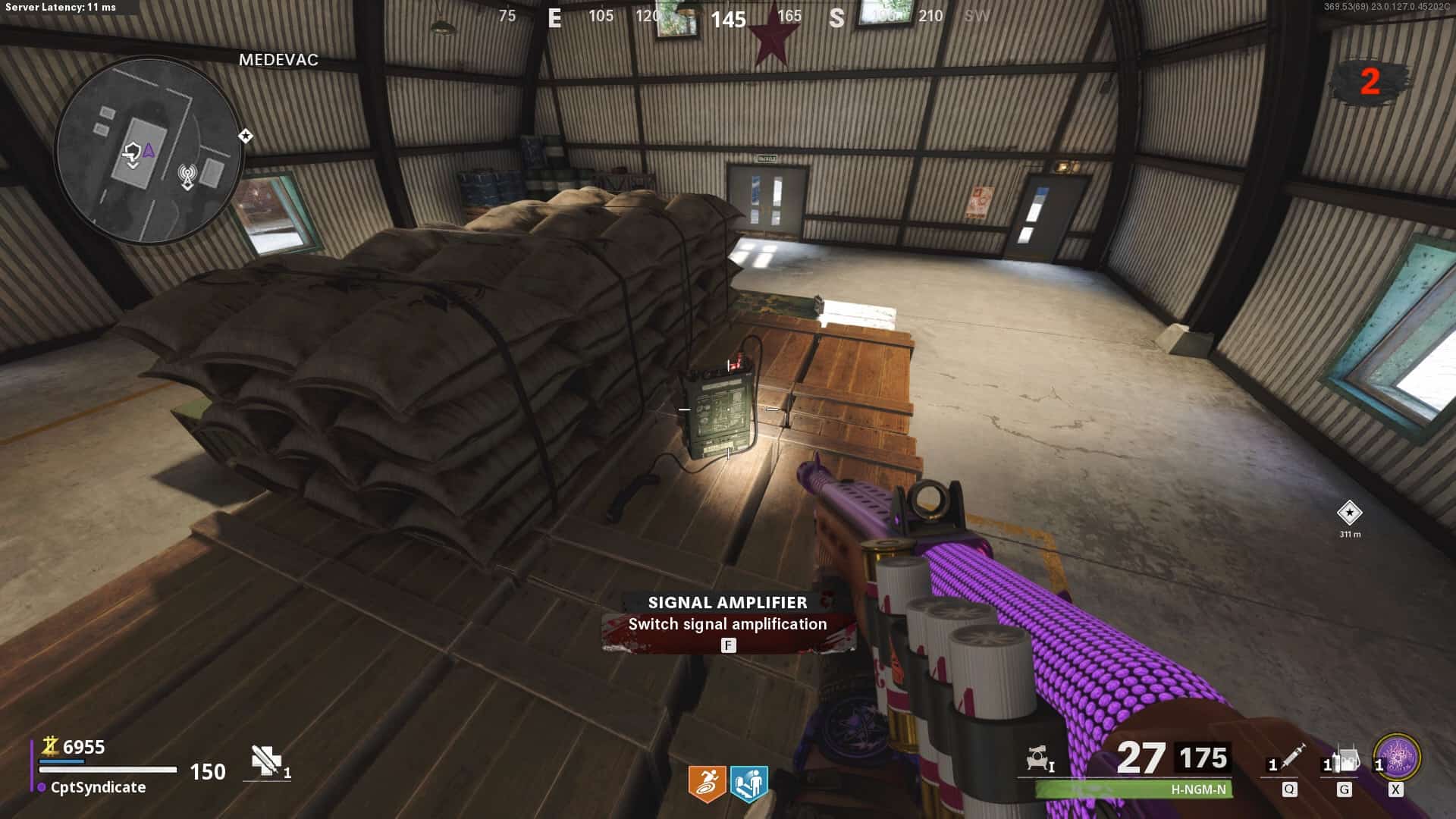Image resolution: width=1456 pixels, height=819 pixels.
Task: Click the 311 m objective waypoint marker
Action: tap(1349, 513)
